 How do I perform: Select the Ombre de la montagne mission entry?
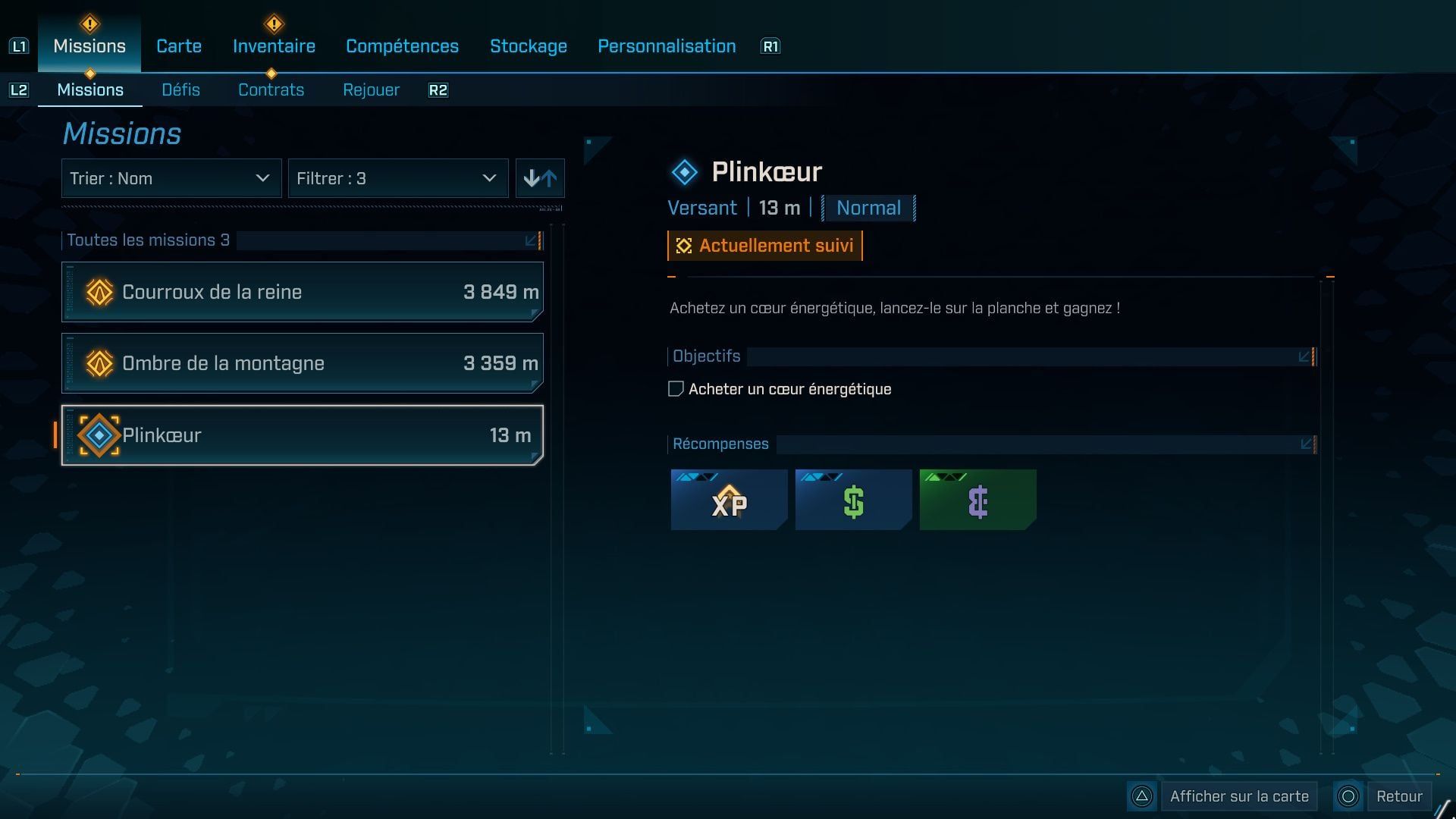pyautogui.click(x=302, y=363)
